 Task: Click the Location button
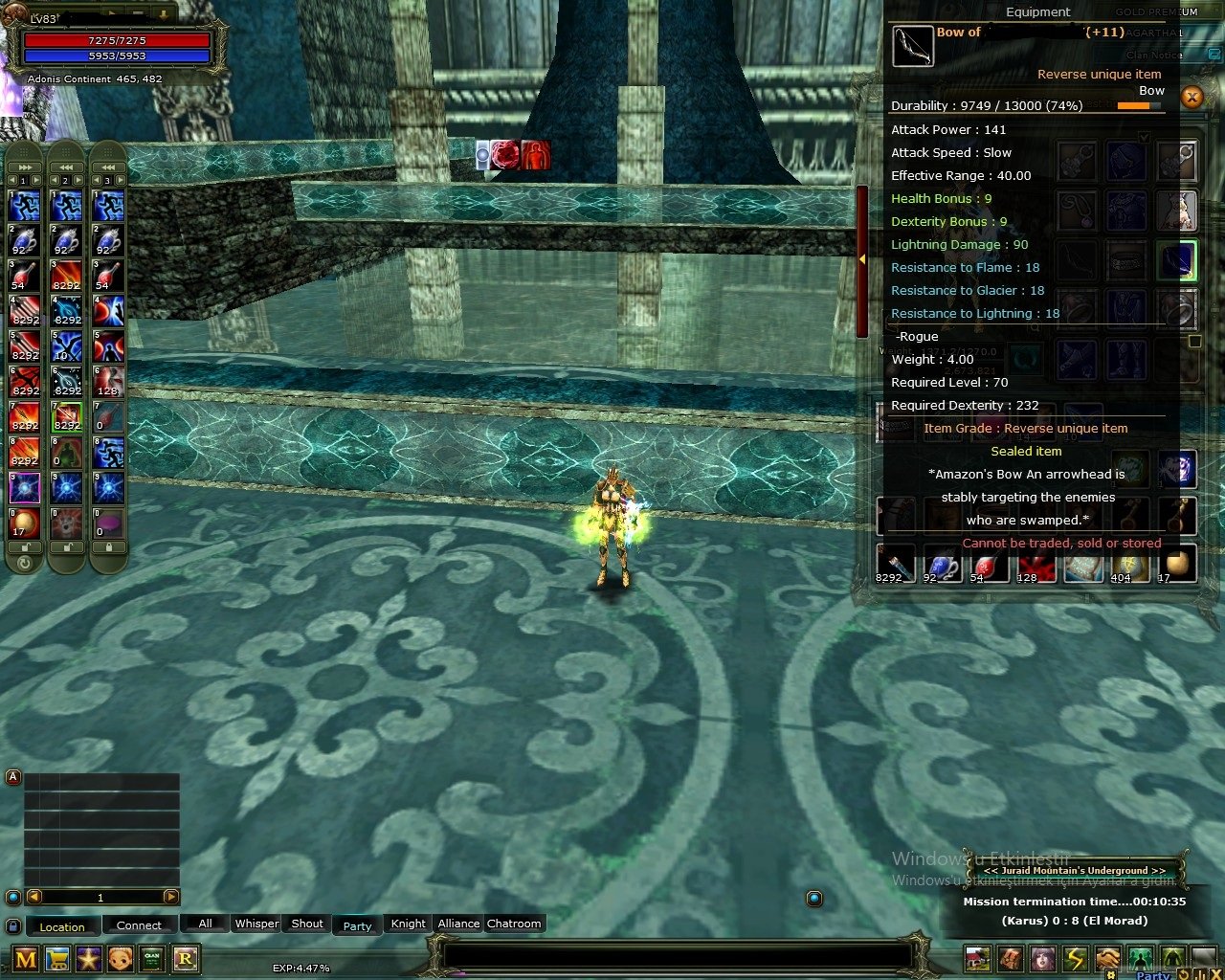tap(62, 926)
